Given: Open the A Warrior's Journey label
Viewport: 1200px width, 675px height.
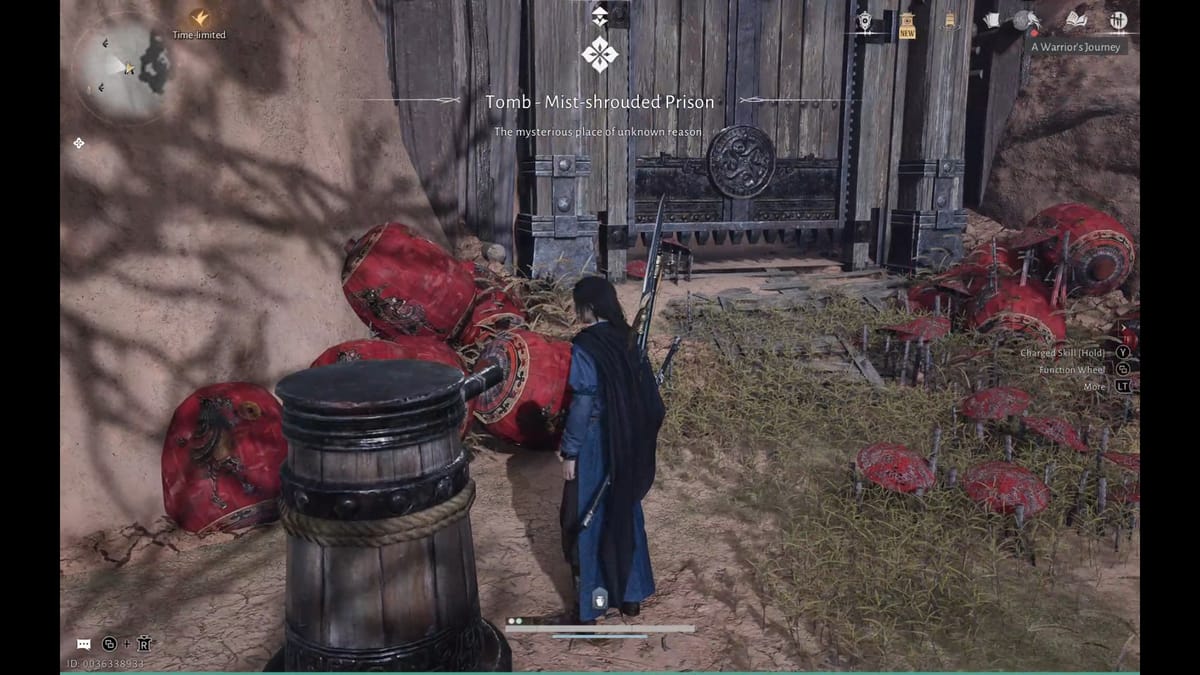Looking at the screenshot, I should point(1078,46).
